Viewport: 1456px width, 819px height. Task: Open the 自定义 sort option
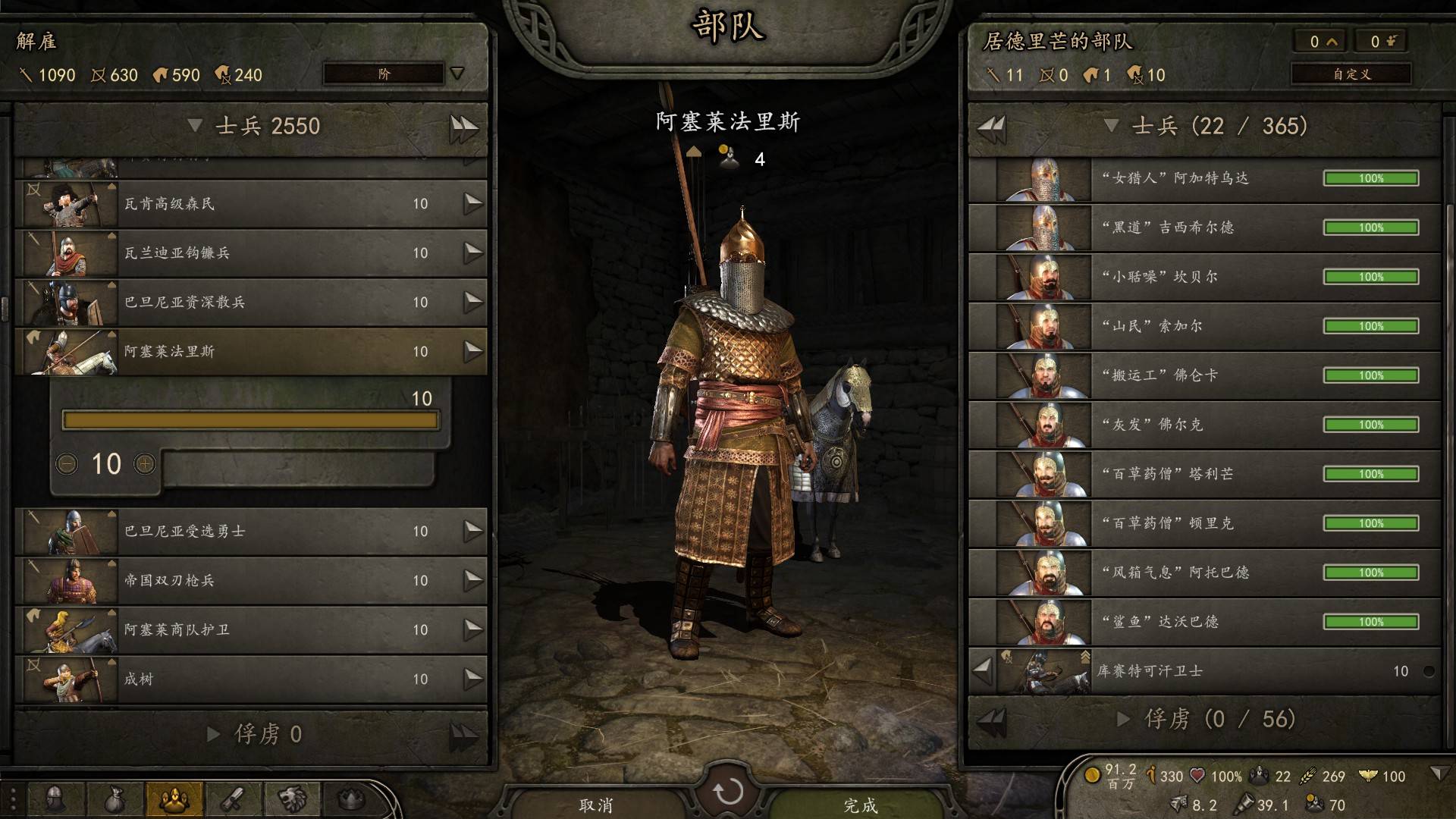tap(1351, 74)
